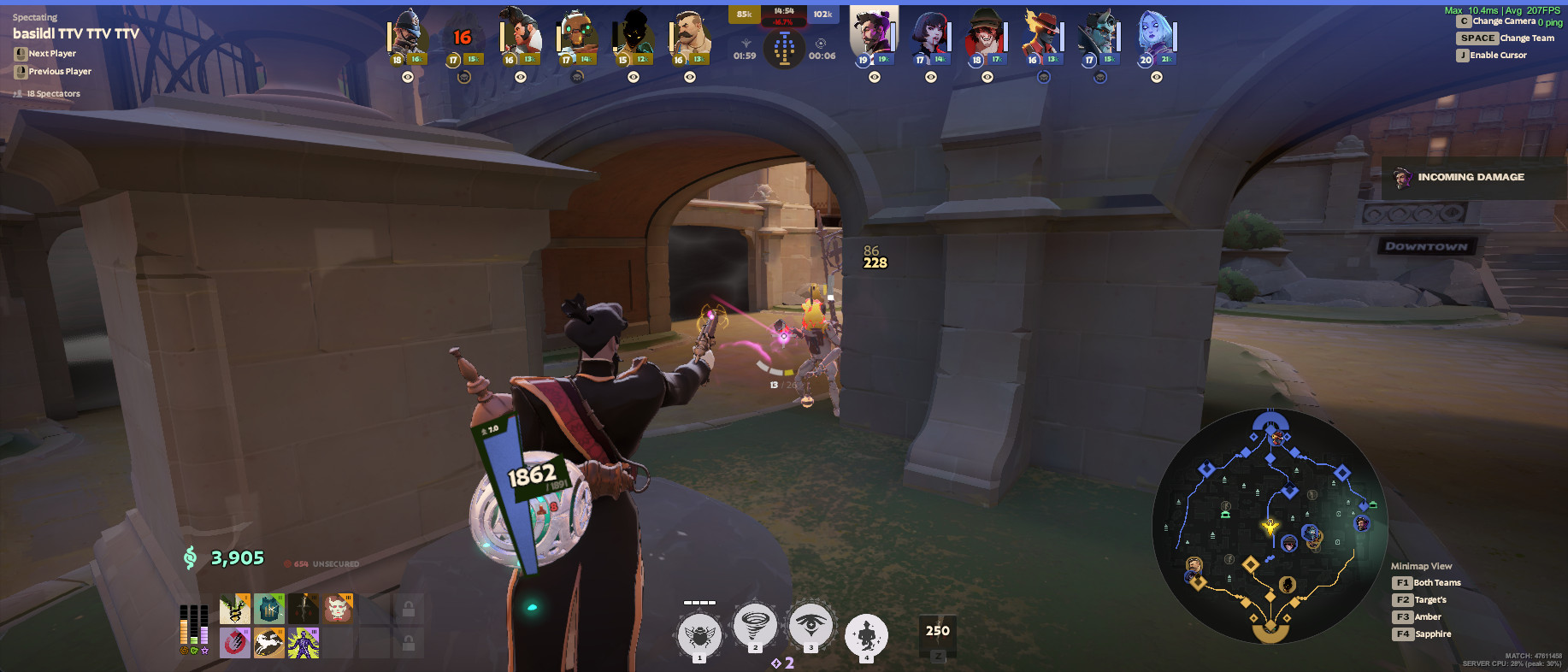Click the Djinn's Mark eye ability
The height and width of the screenshot is (672, 1568).
click(x=811, y=627)
